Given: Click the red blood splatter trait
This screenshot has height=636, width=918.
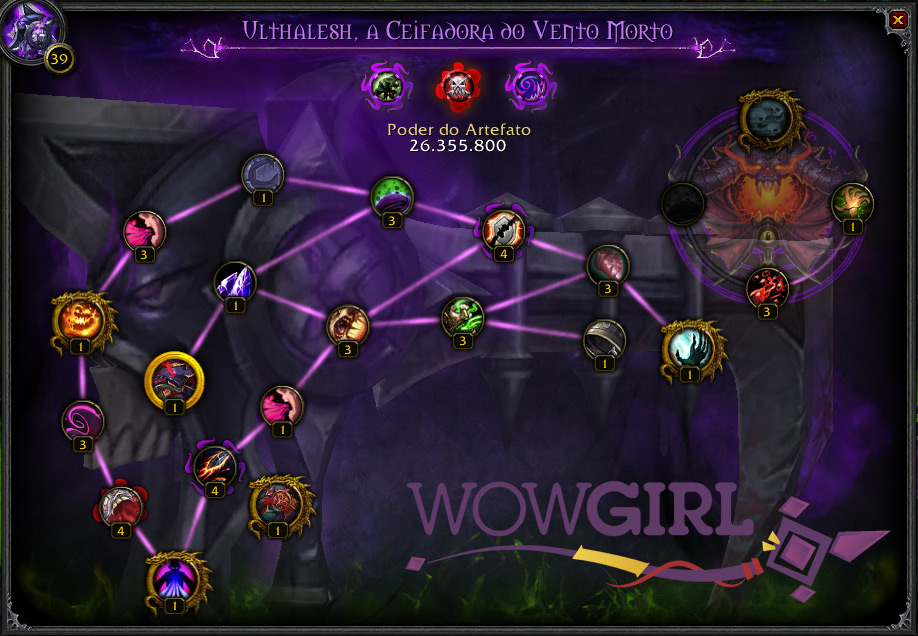Looking at the screenshot, I should (768, 288).
